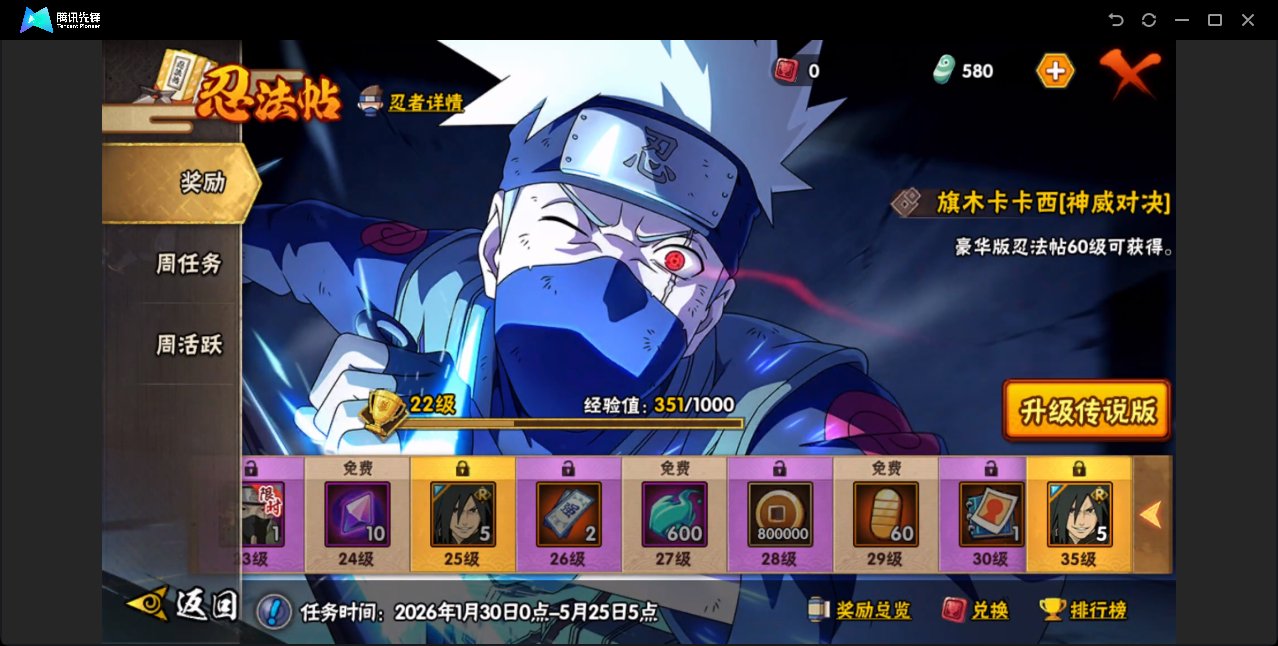Open 奖励总览 reward overview
The height and width of the screenshot is (646, 1278).
860,610
